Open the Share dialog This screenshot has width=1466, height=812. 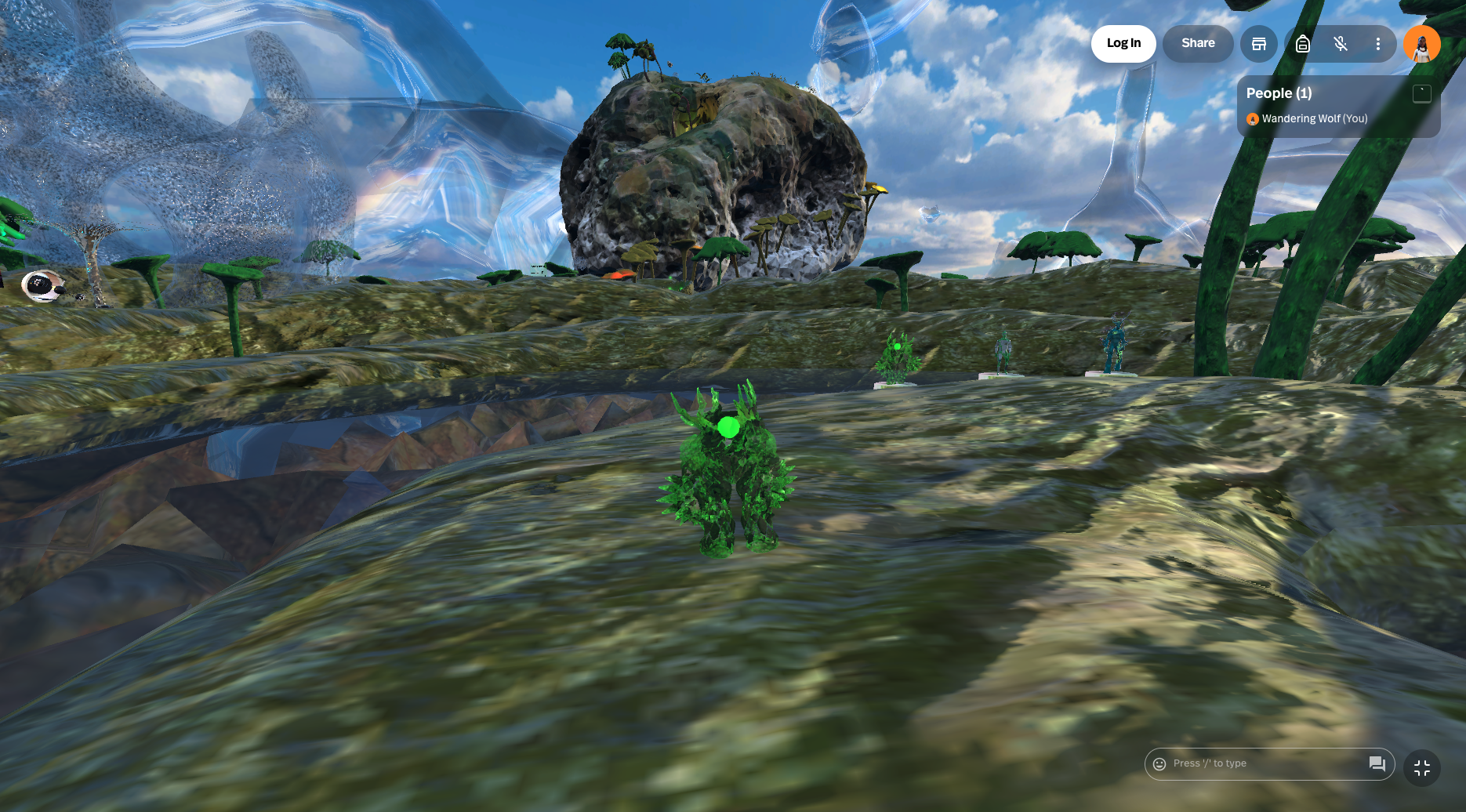click(1197, 43)
